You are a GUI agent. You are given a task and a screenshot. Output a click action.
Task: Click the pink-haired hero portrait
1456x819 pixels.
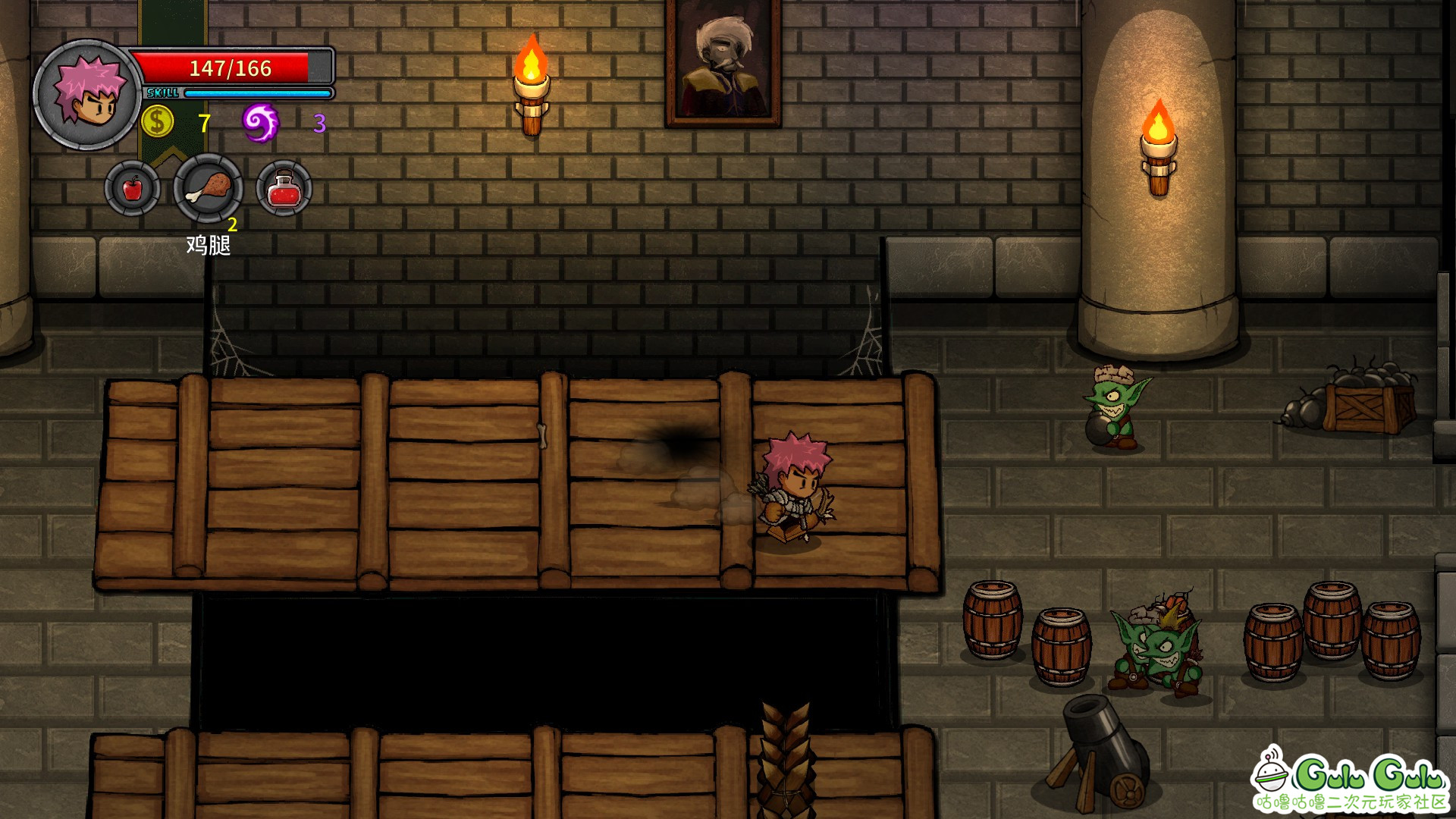tap(88, 94)
